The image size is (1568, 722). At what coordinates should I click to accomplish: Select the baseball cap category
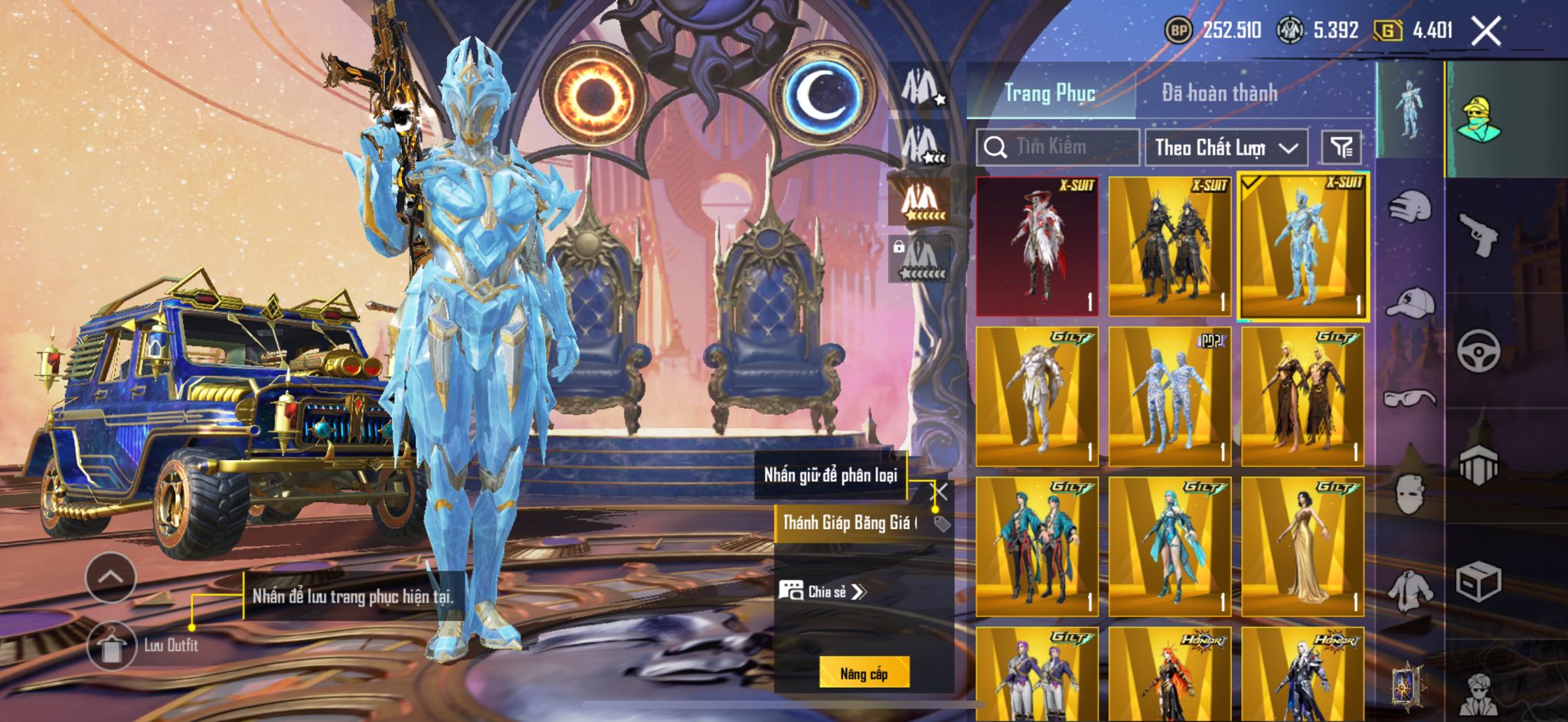[1410, 302]
